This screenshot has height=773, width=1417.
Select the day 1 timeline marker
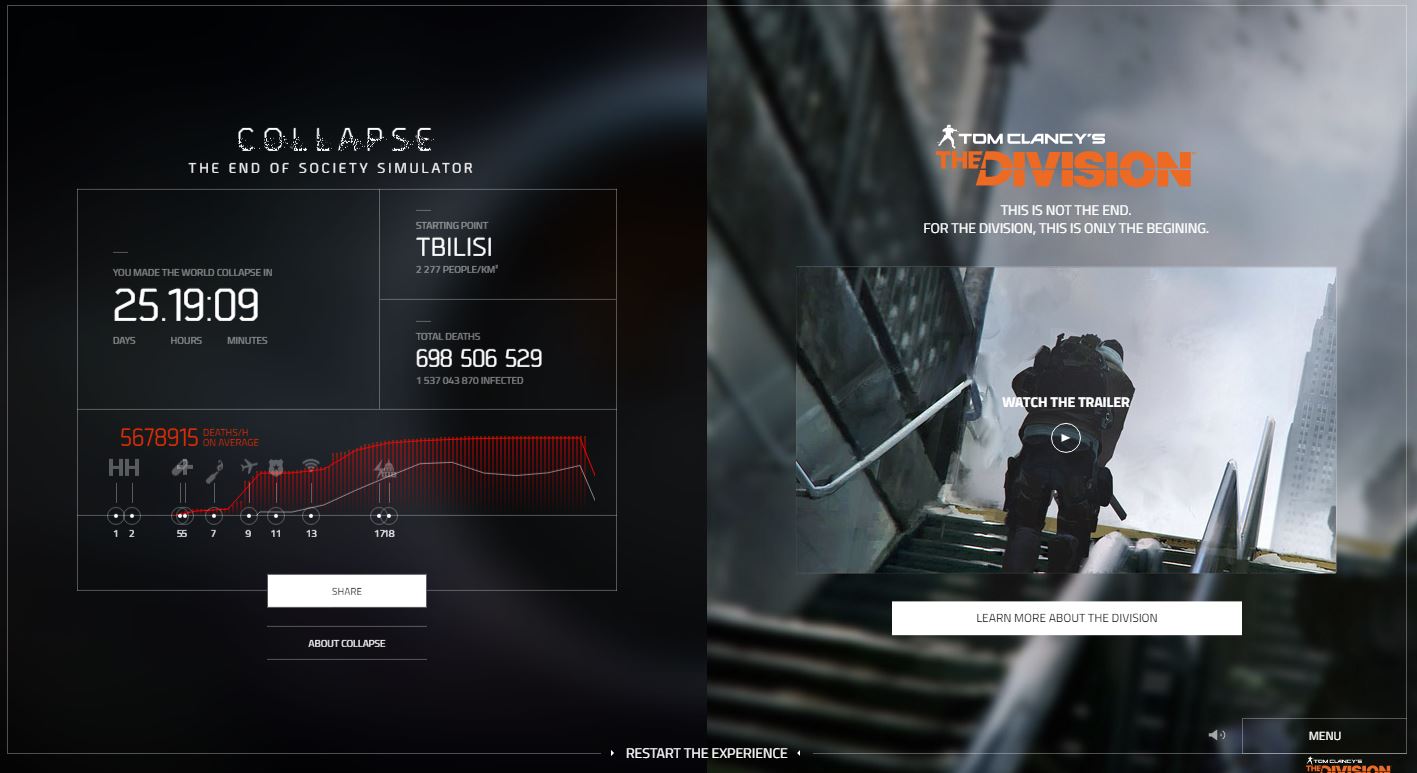coord(116,516)
